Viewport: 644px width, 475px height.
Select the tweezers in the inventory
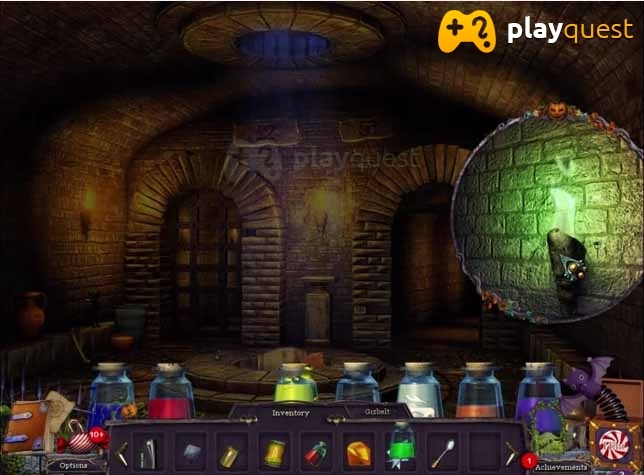pos(146,451)
